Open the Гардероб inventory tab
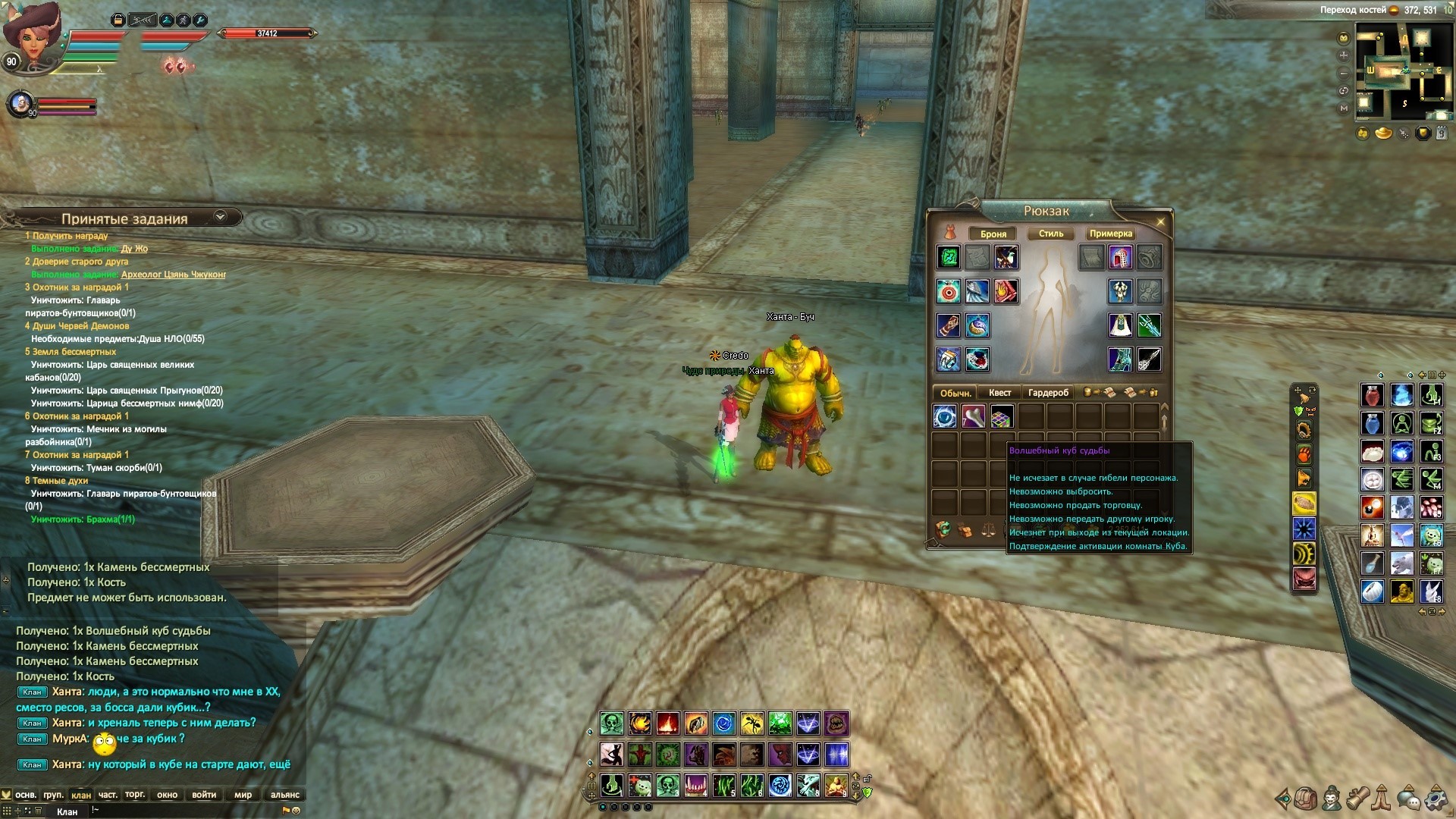 [1048, 393]
